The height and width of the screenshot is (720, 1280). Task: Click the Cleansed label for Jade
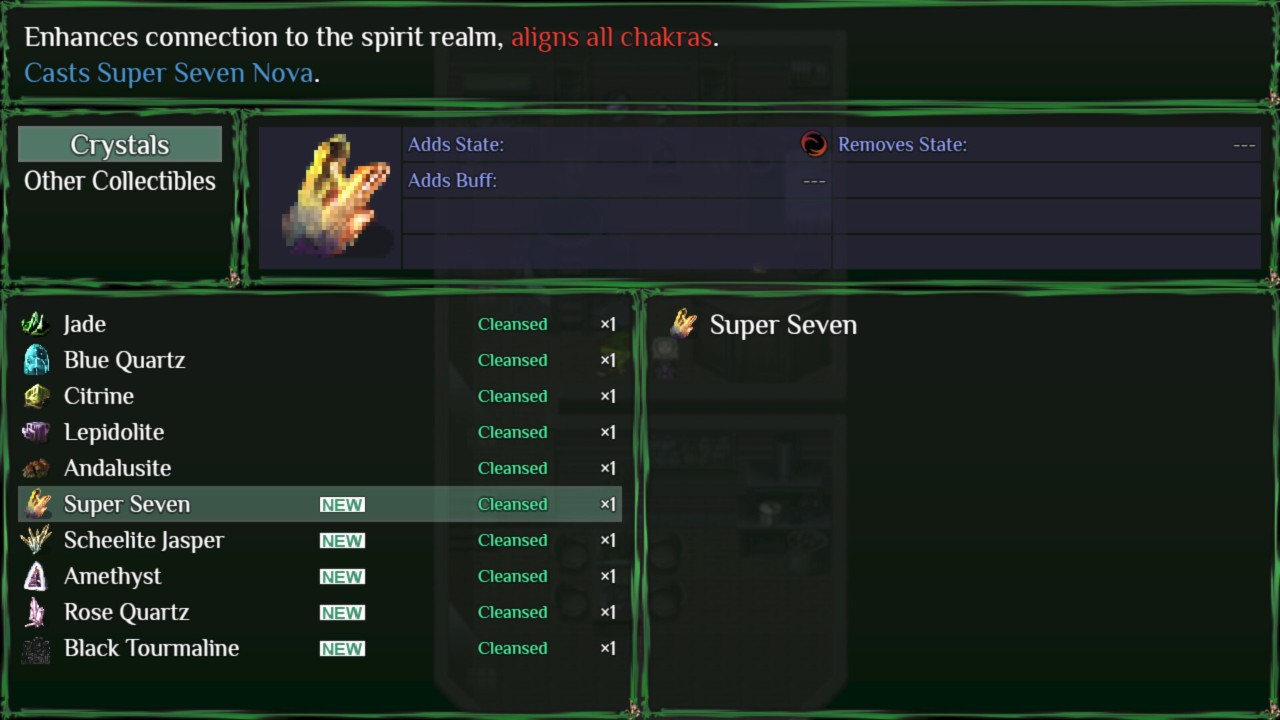[512, 324]
